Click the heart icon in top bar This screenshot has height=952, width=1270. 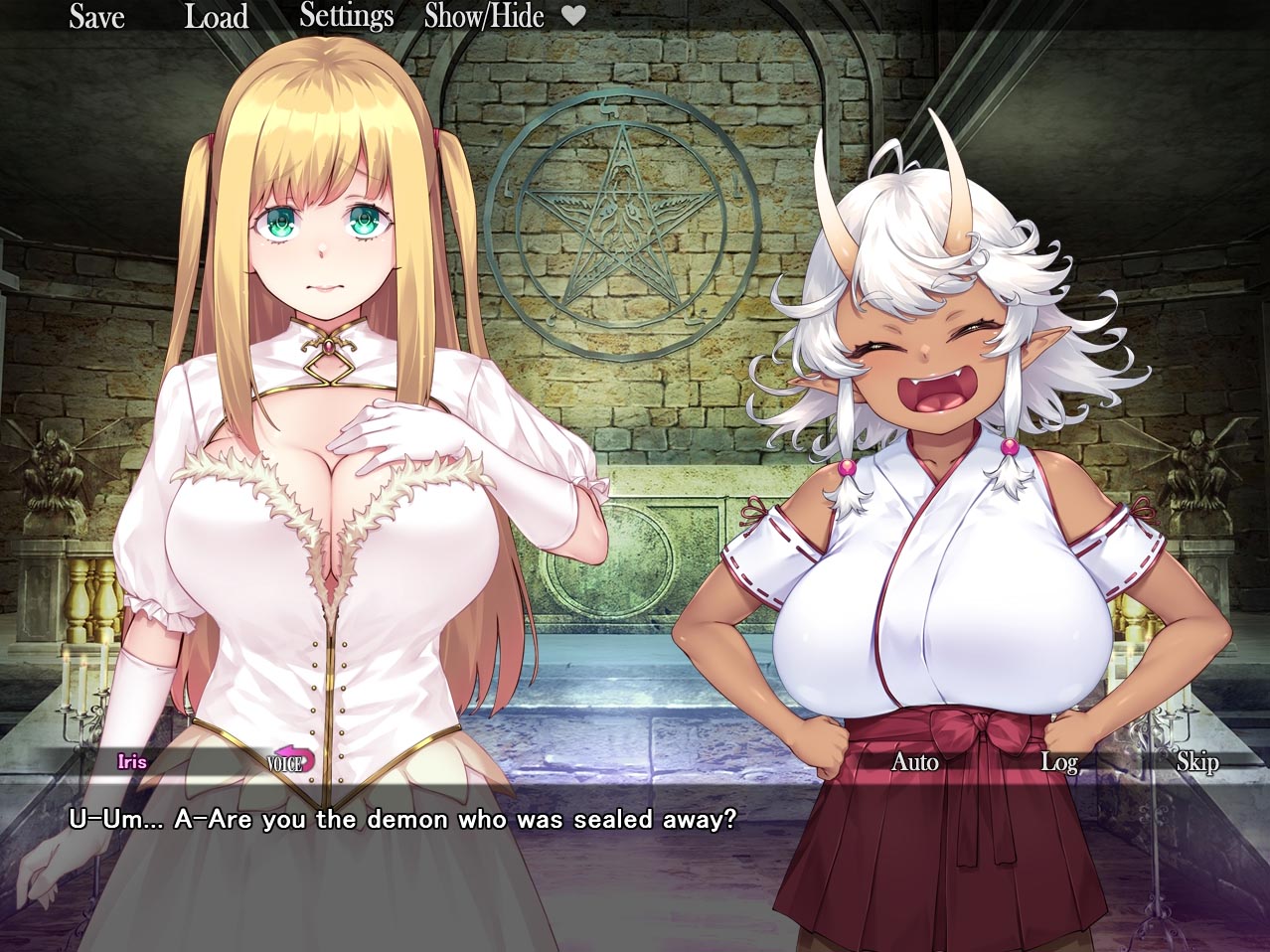[x=573, y=16]
